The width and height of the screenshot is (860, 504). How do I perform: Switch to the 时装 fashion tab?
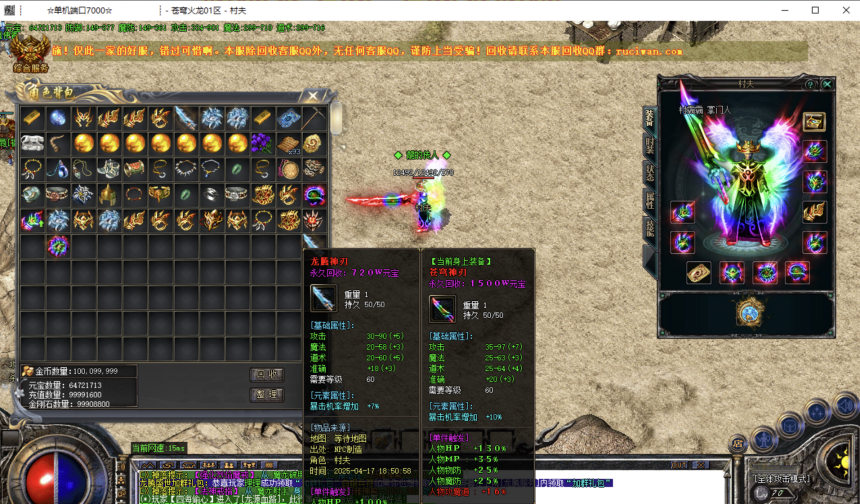point(648,146)
